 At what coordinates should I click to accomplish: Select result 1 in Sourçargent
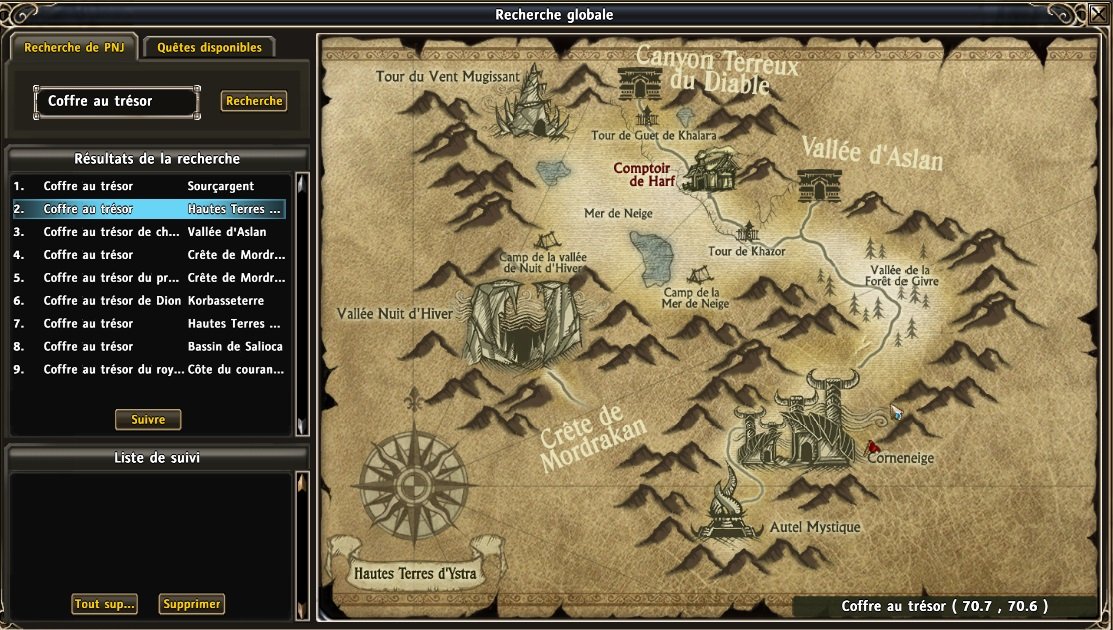(150, 186)
